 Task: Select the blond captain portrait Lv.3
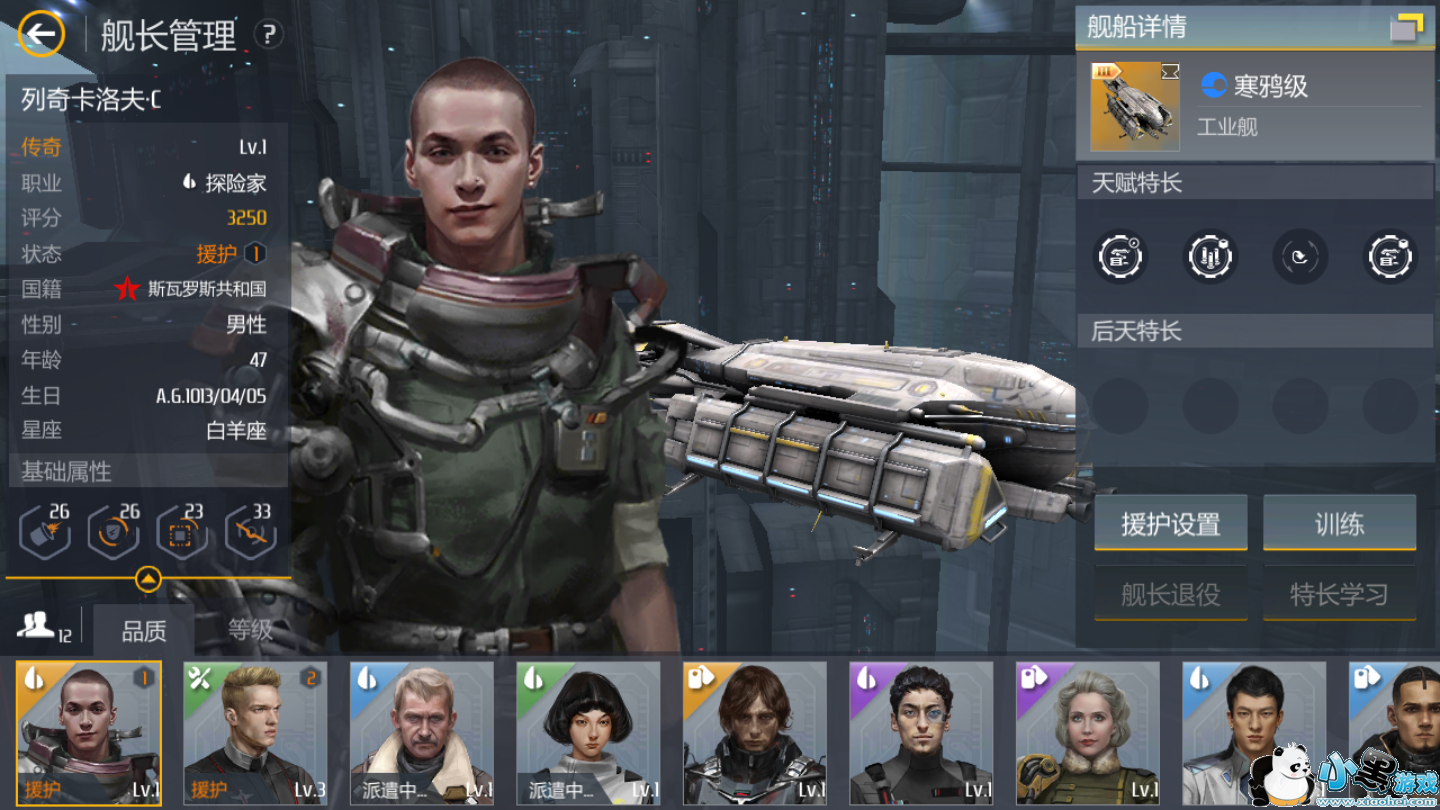coord(255,733)
